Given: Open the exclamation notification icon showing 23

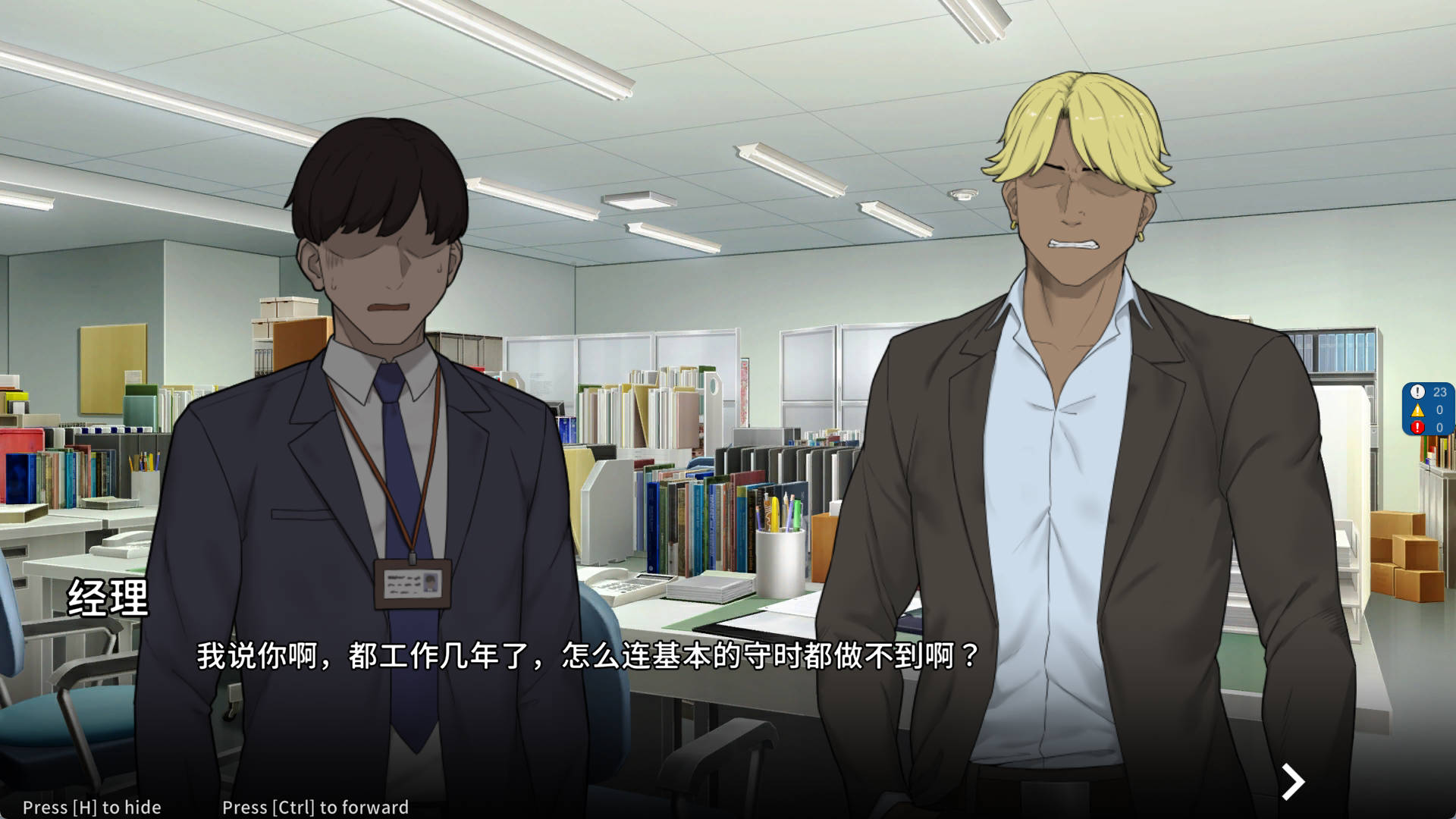Looking at the screenshot, I should pyautogui.click(x=1417, y=391).
